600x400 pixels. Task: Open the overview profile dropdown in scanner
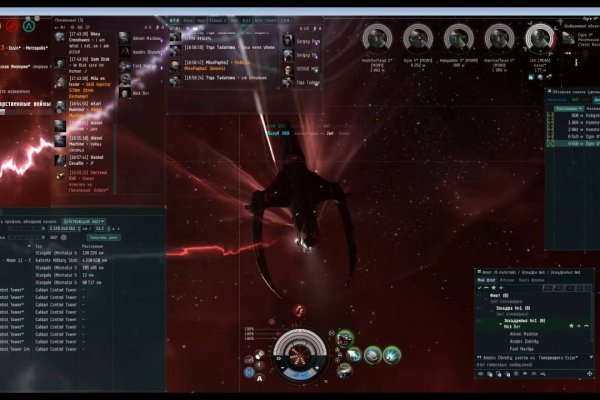(x=84, y=220)
